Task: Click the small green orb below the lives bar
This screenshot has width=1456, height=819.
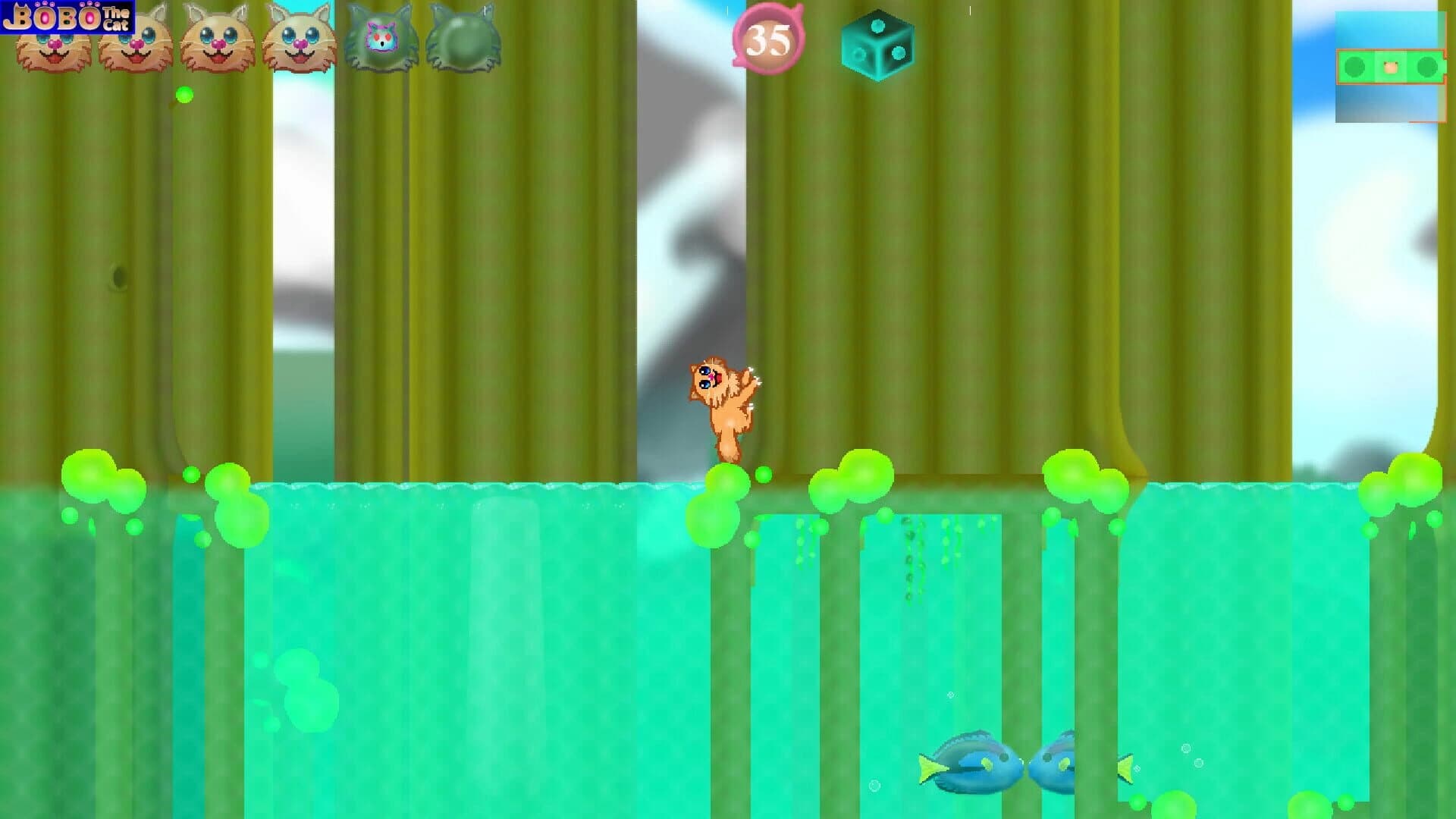Action: point(185,93)
